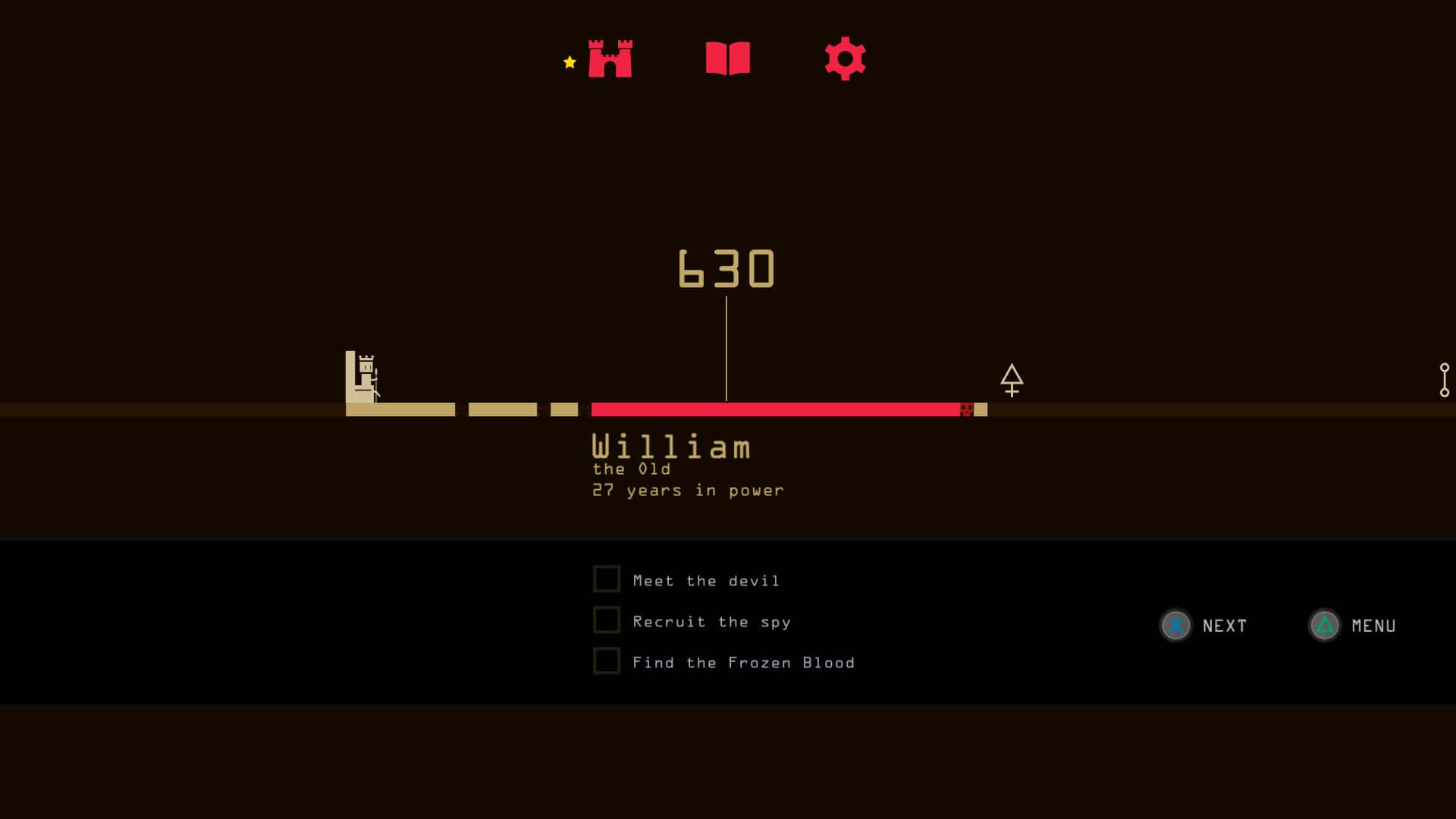Screen dimensions: 1456x819
Task: Click the red castle icon at the top
Action: click(610, 58)
